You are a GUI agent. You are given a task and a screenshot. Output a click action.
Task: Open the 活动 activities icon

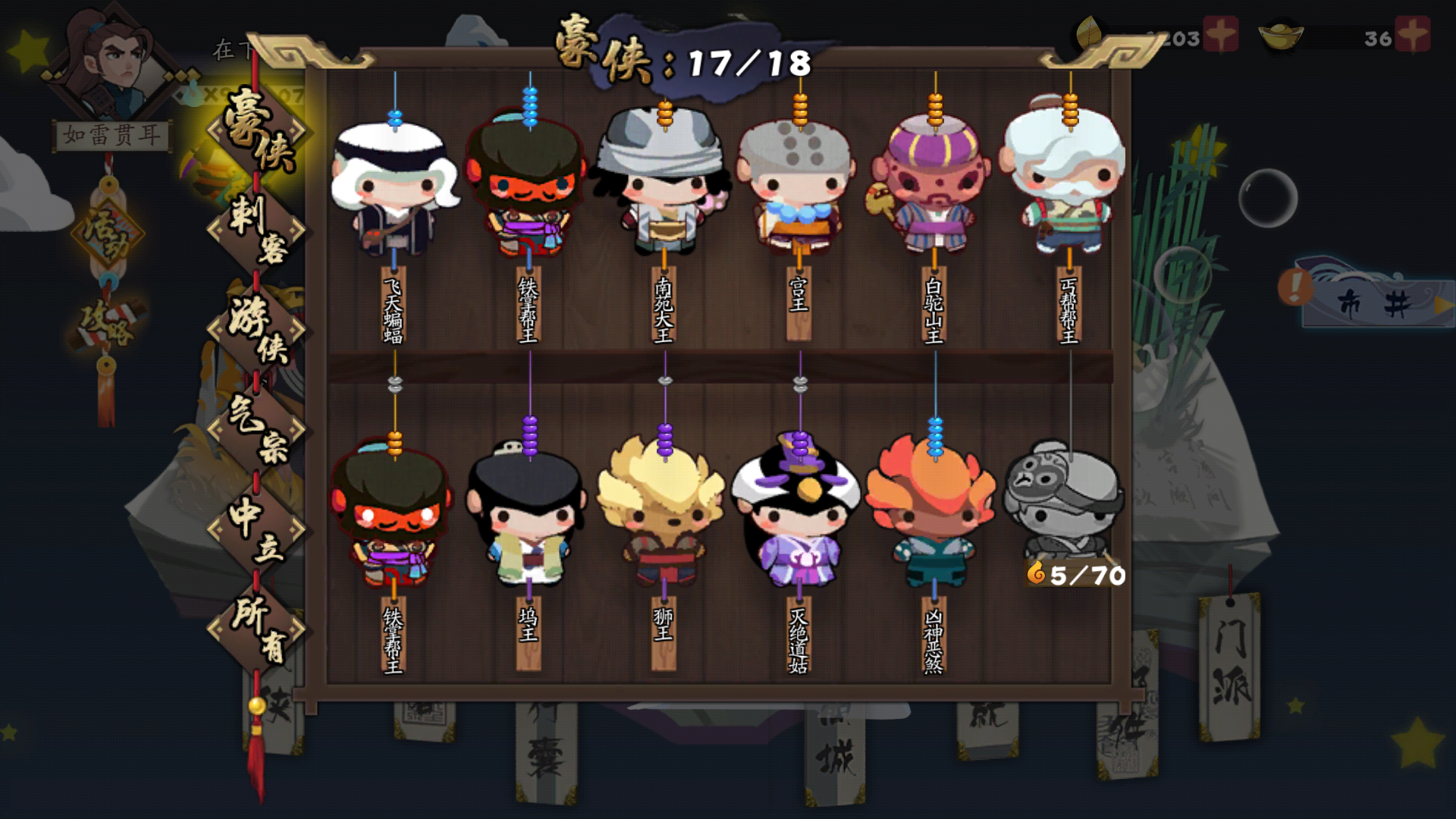point(106,227)
